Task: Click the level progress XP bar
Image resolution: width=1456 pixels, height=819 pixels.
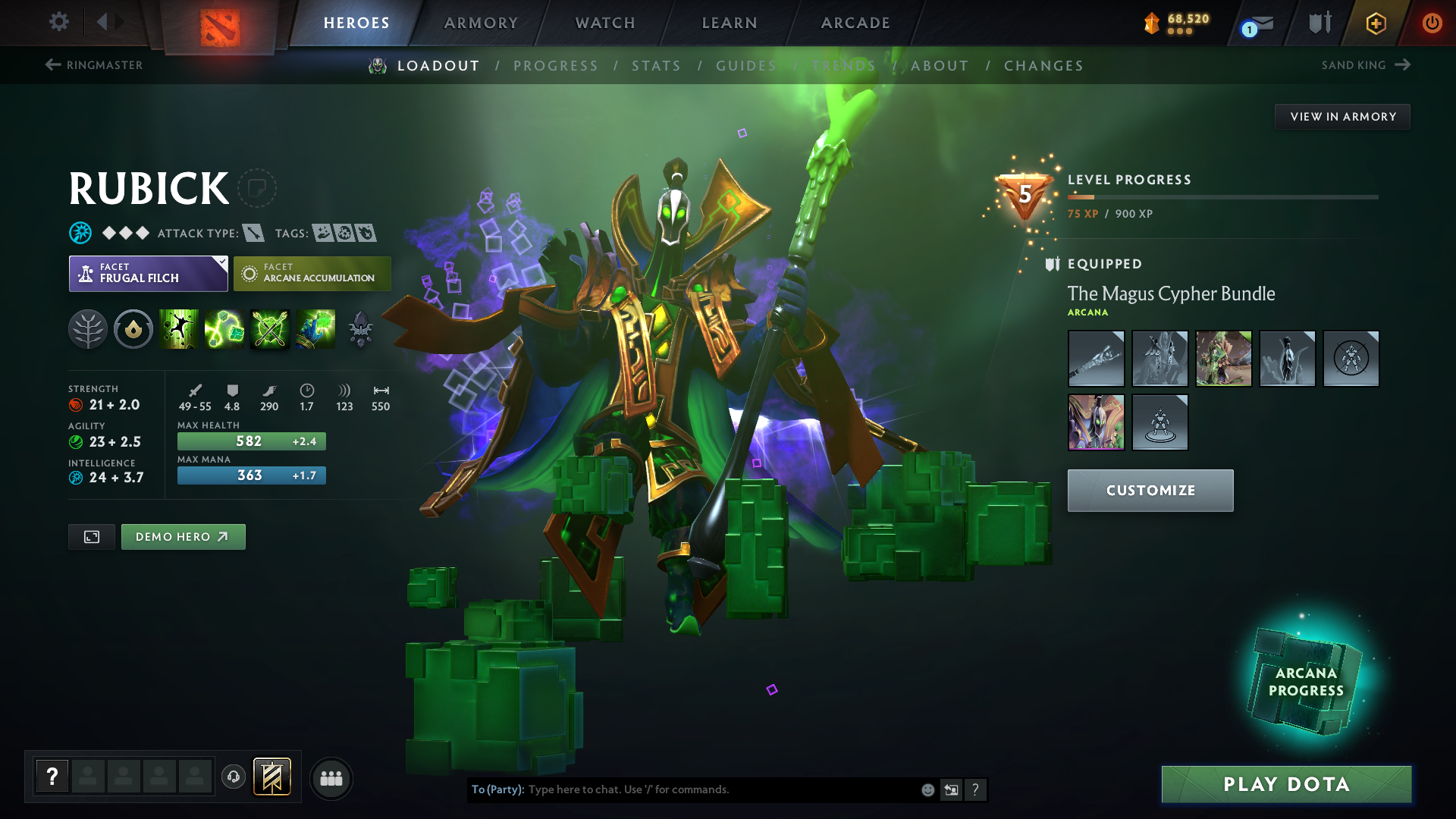Action: tap(1221, 196)
